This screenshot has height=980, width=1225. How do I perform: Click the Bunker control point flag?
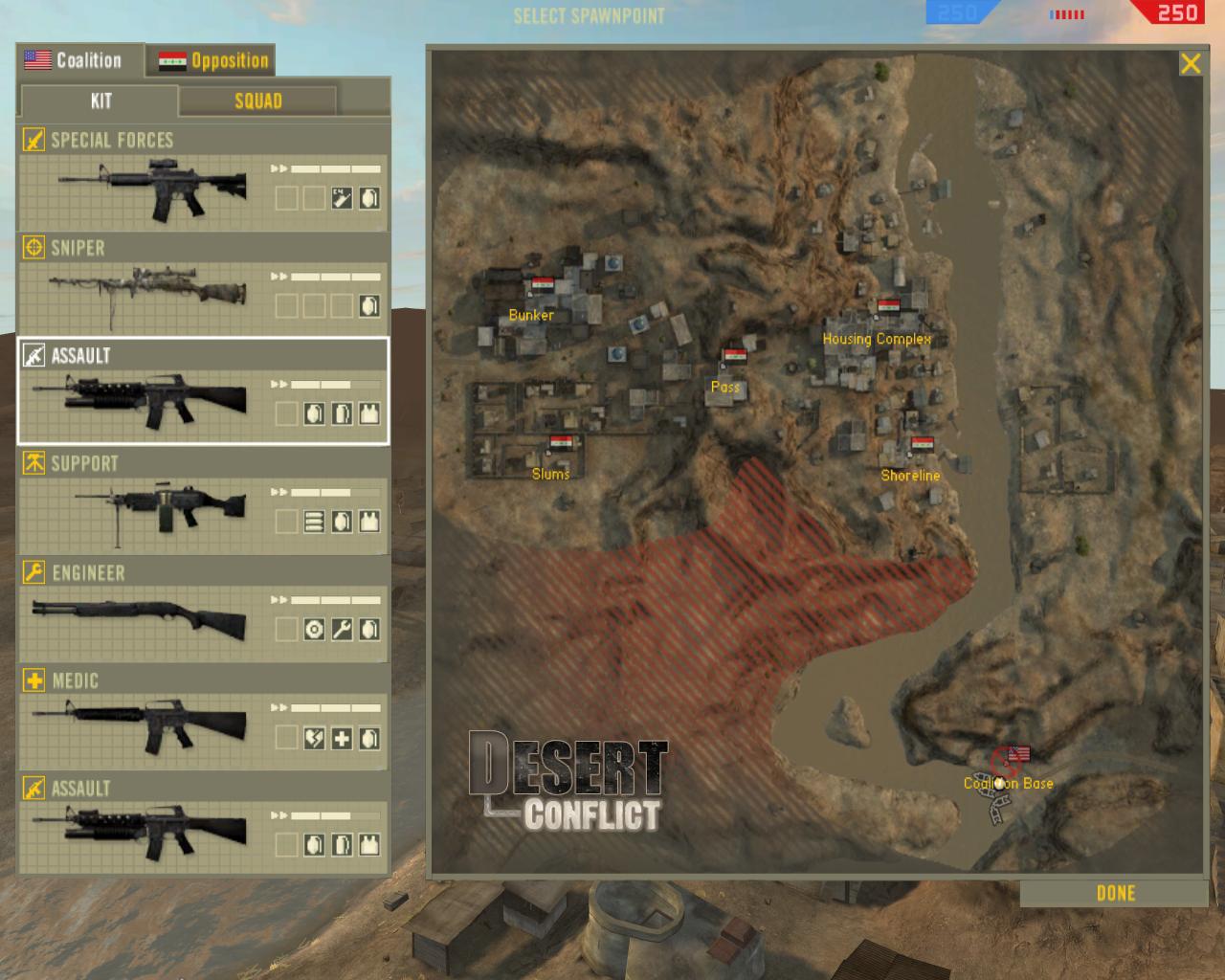(x=543, y=285)
